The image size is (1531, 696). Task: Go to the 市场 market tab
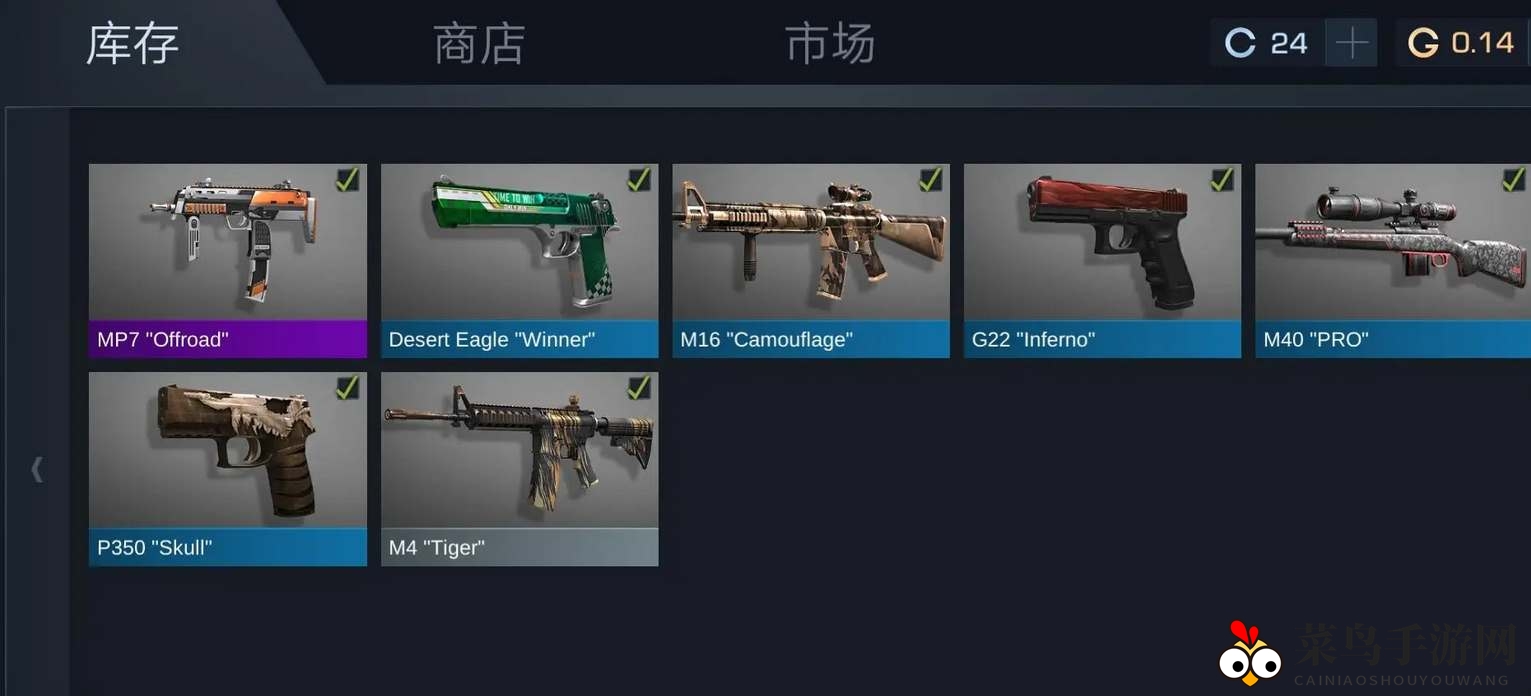829,44
